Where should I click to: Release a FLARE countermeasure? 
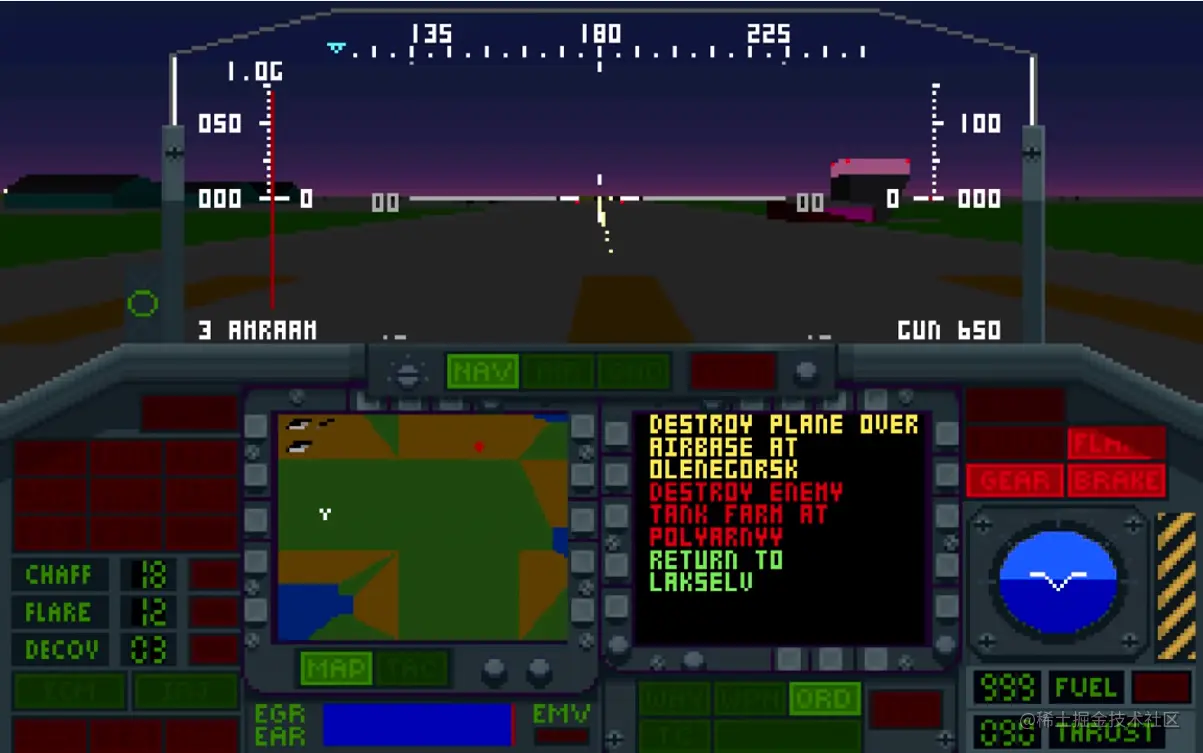click(x=60, y=612)
